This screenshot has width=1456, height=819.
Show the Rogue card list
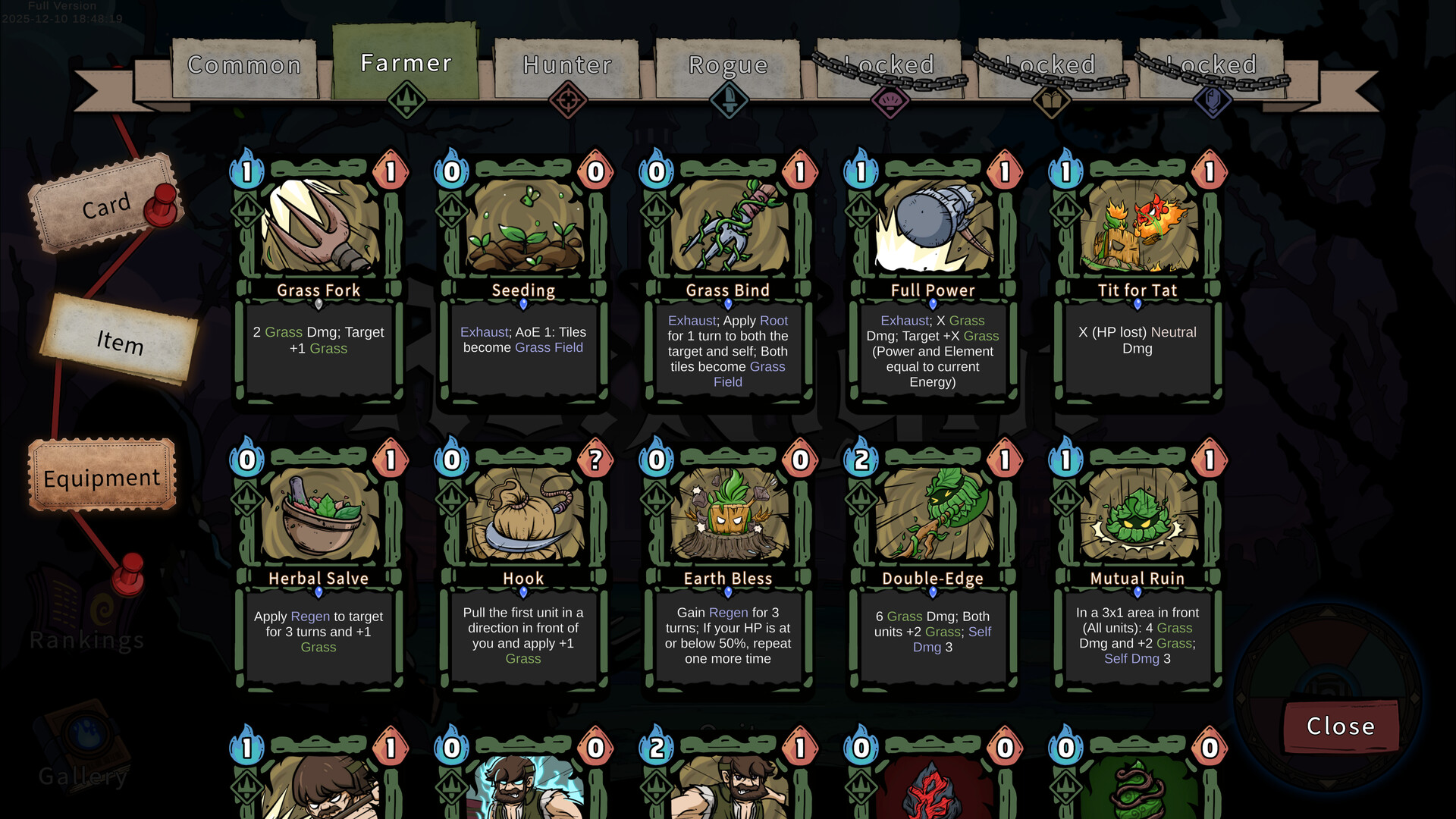[x=728, y=67]
